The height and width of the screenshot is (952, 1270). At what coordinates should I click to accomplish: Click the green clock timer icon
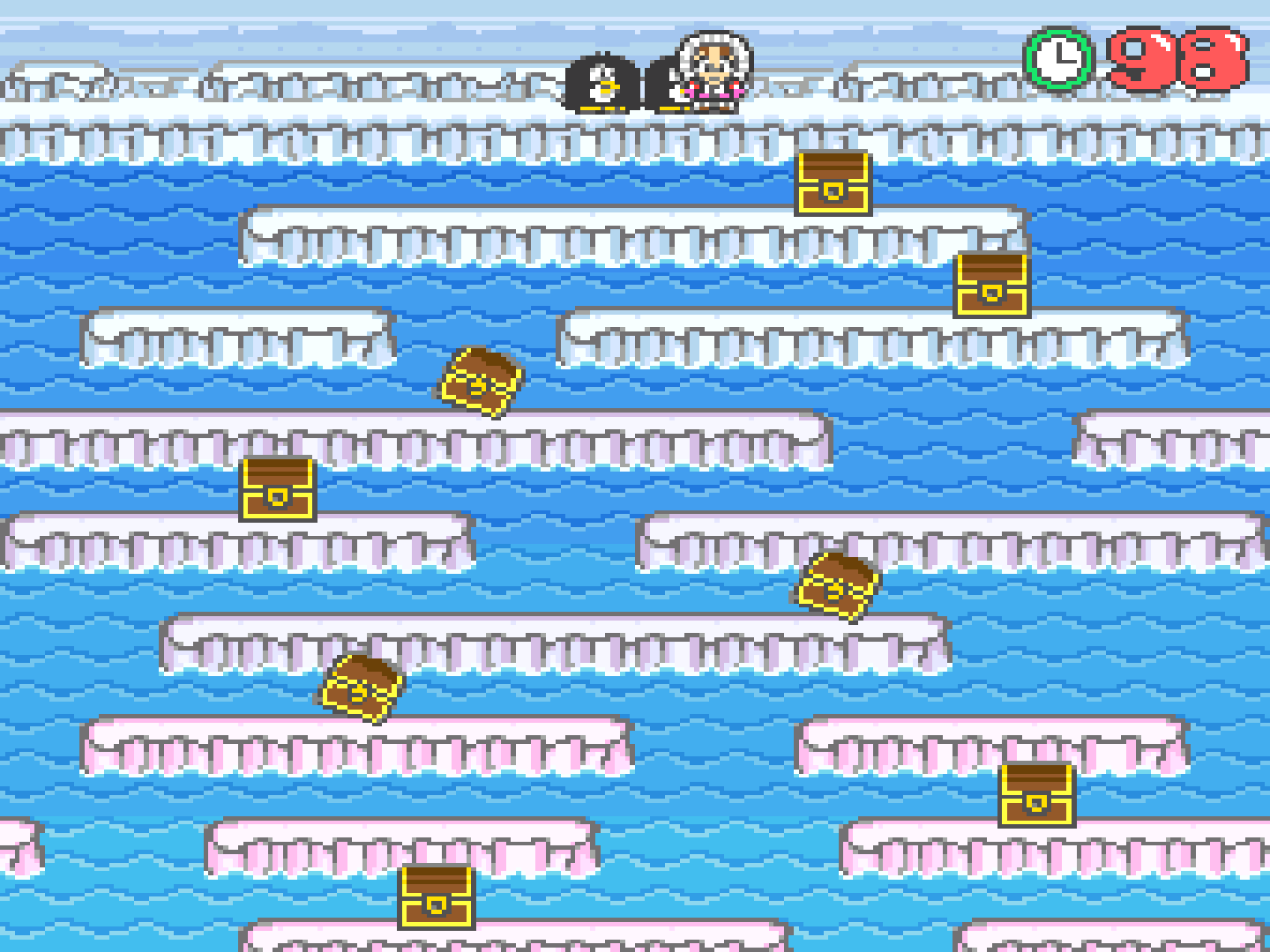[x=1056, y=59]
